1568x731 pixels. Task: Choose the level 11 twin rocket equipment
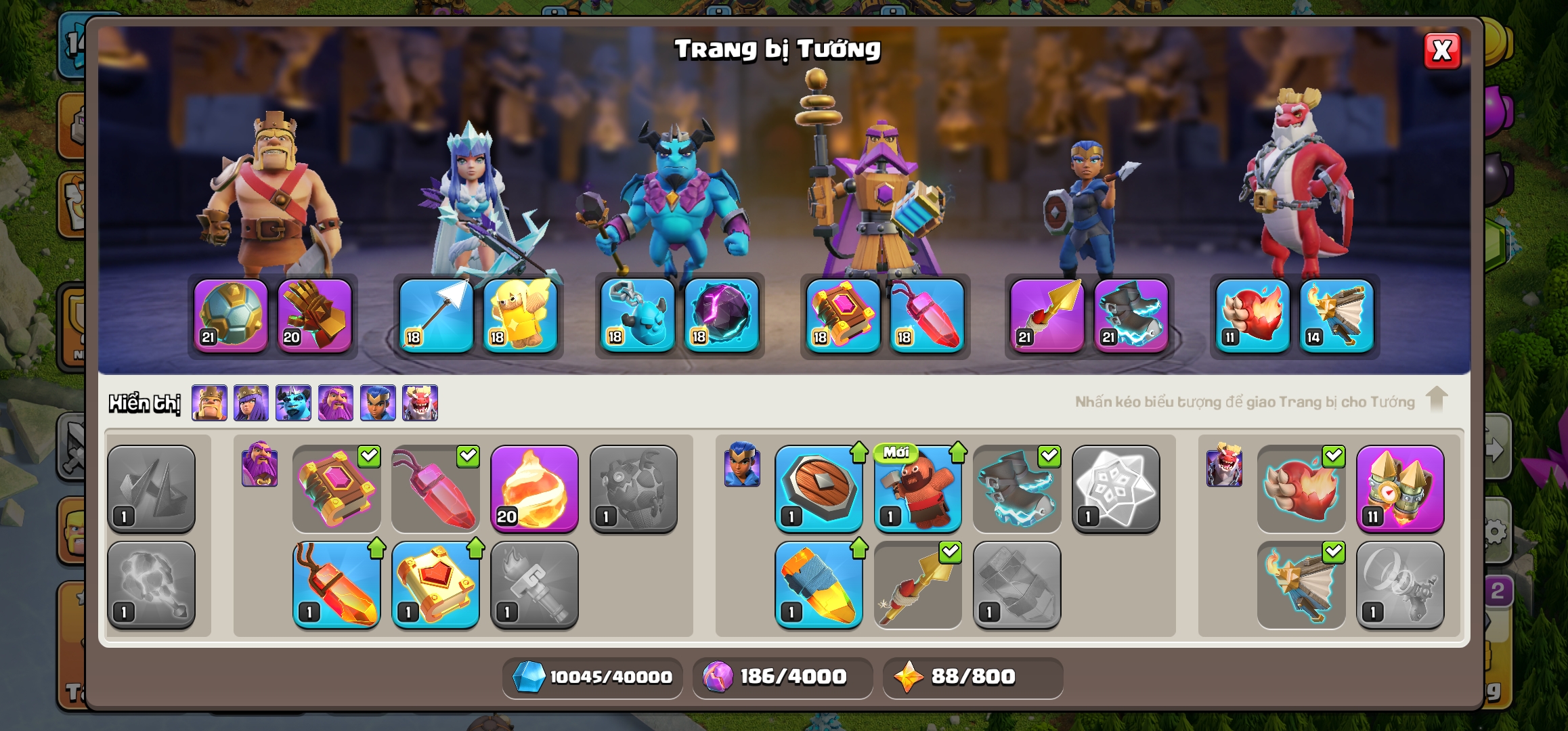1399,489
